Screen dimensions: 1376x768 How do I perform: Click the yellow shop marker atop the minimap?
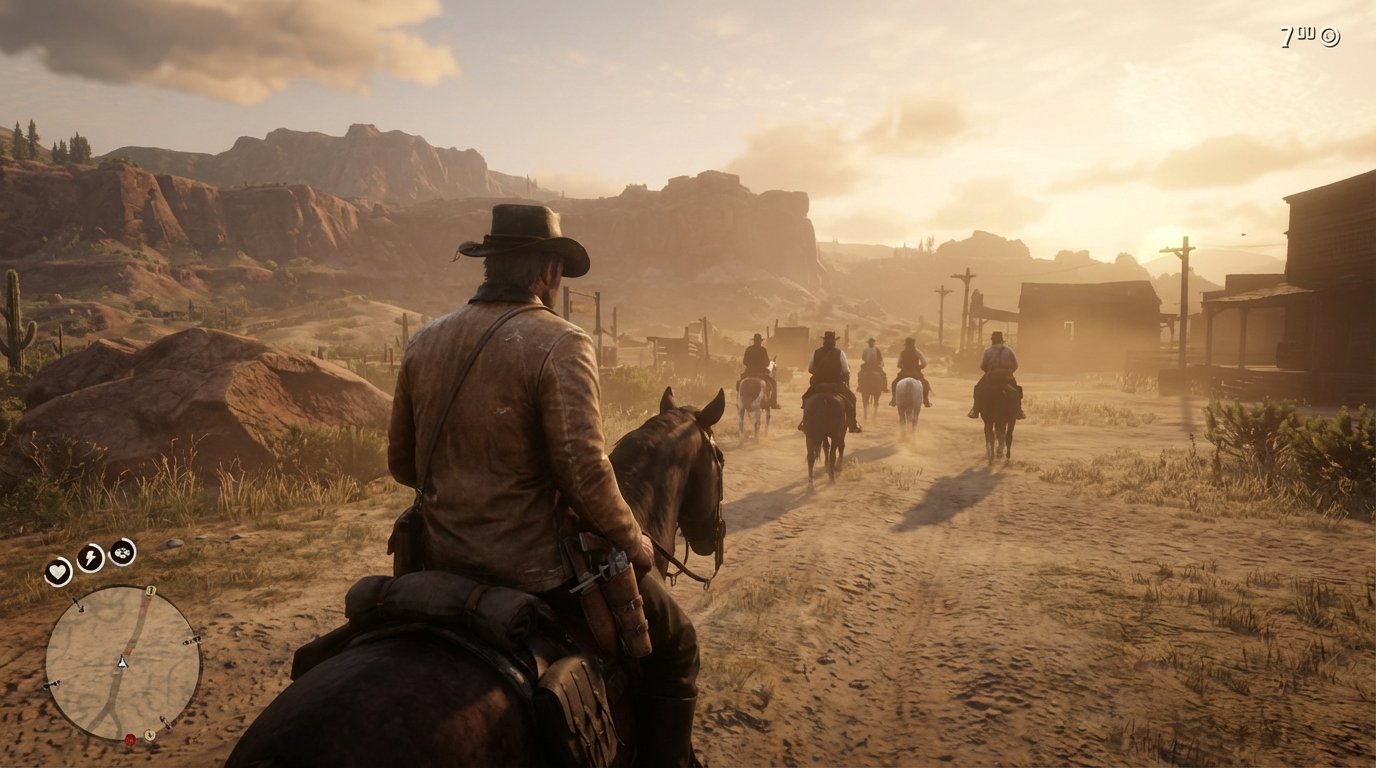150,592
